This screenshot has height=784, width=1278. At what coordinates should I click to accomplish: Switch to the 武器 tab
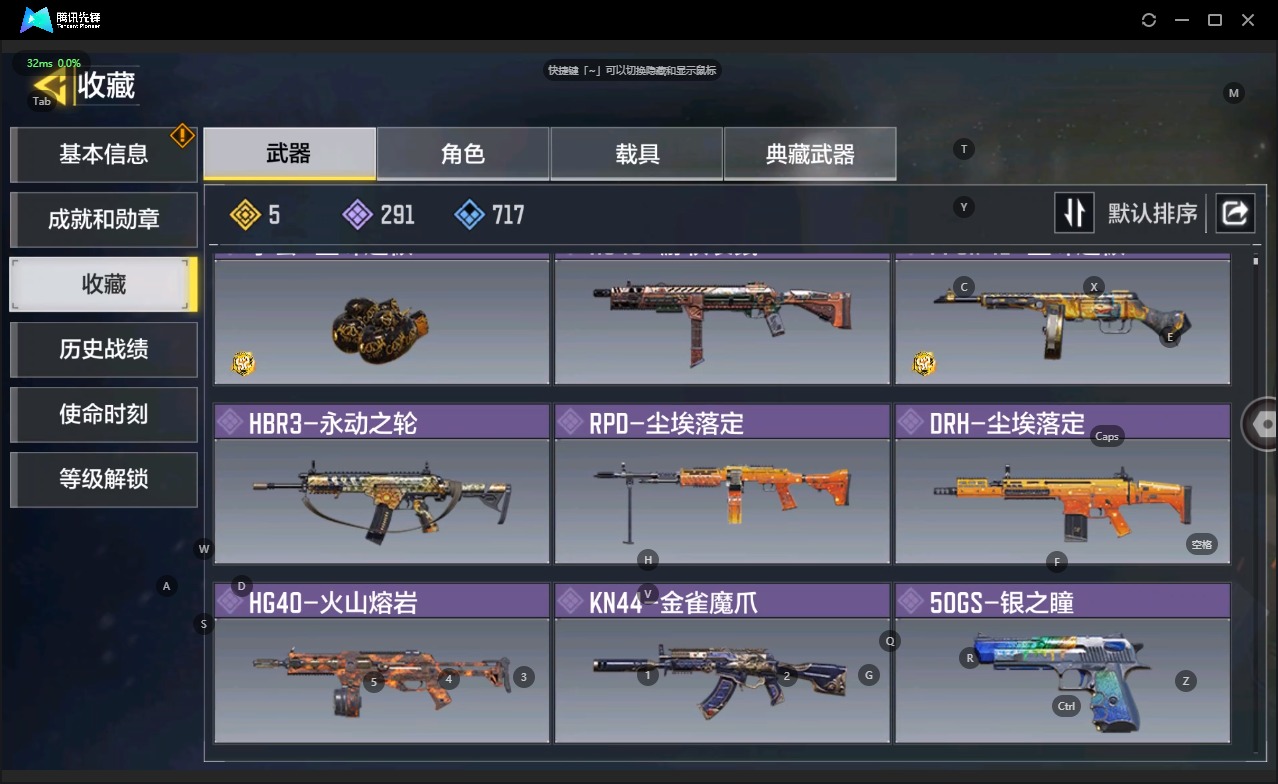point(289,154)
